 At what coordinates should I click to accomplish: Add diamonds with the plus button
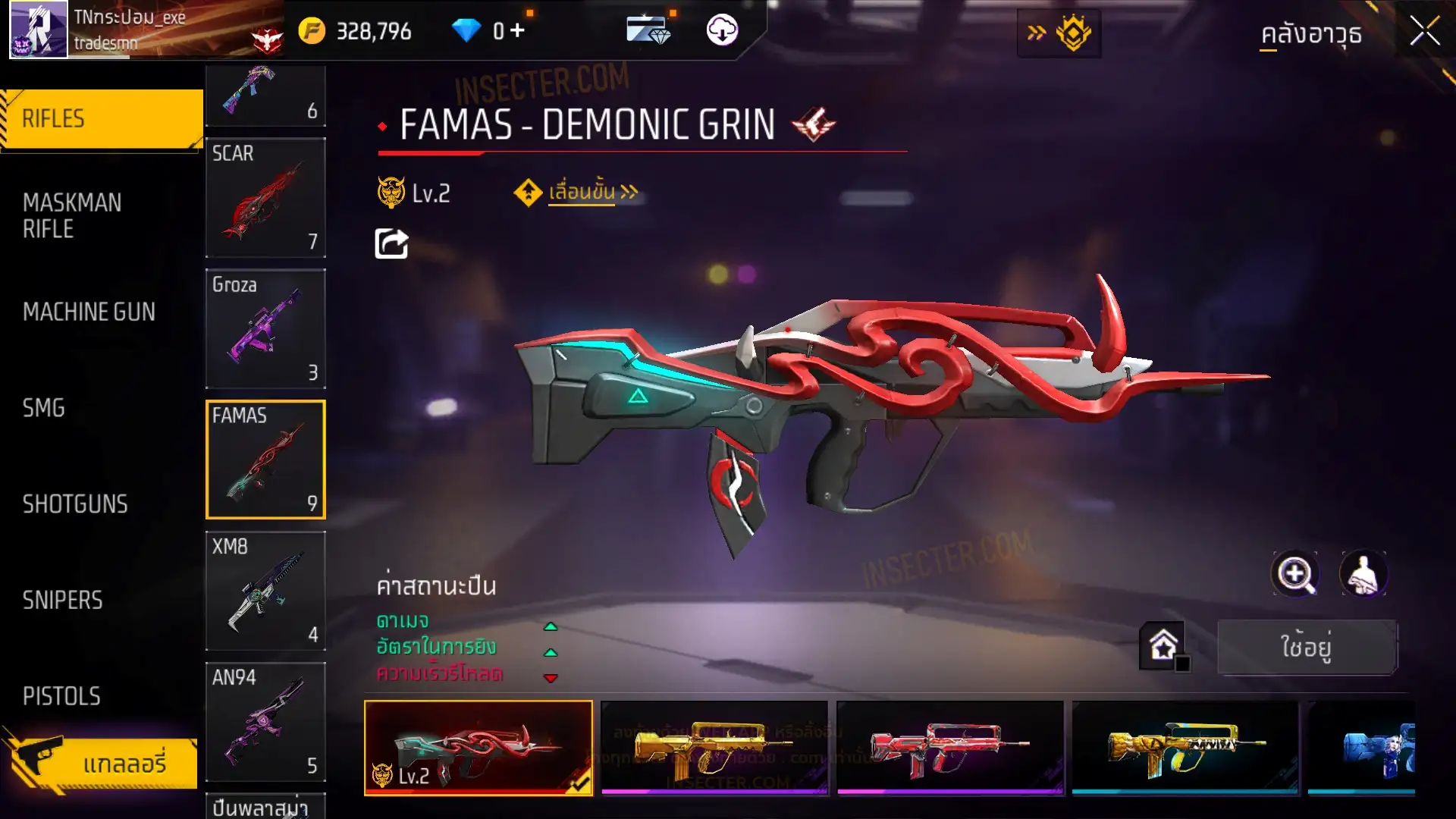(517, 31)
